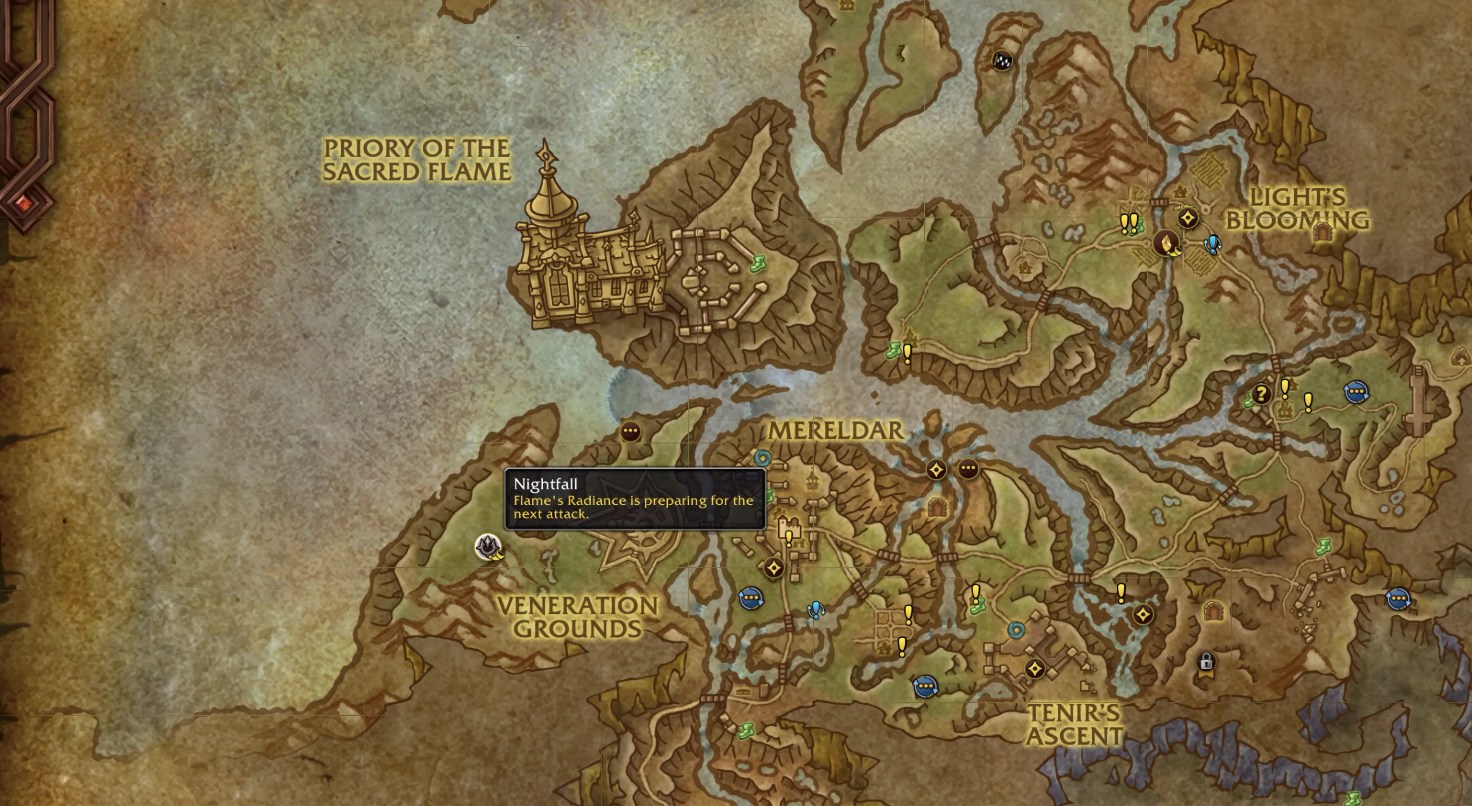Screen dimensions: 1472x806
Task: Click the checkered flag marker
Action: (x=1002, y=61)
